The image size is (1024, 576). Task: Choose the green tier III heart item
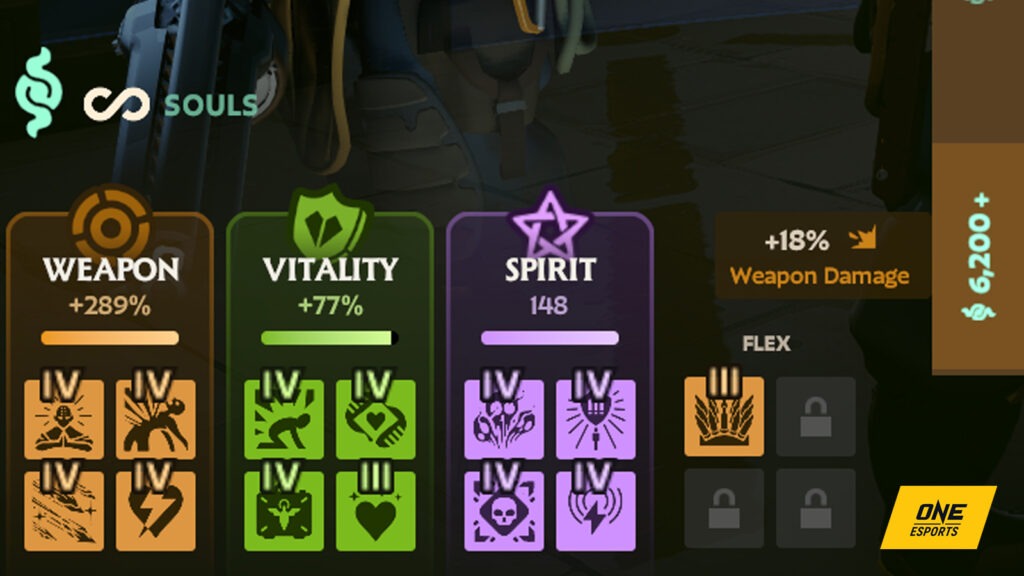pos(375,511)
